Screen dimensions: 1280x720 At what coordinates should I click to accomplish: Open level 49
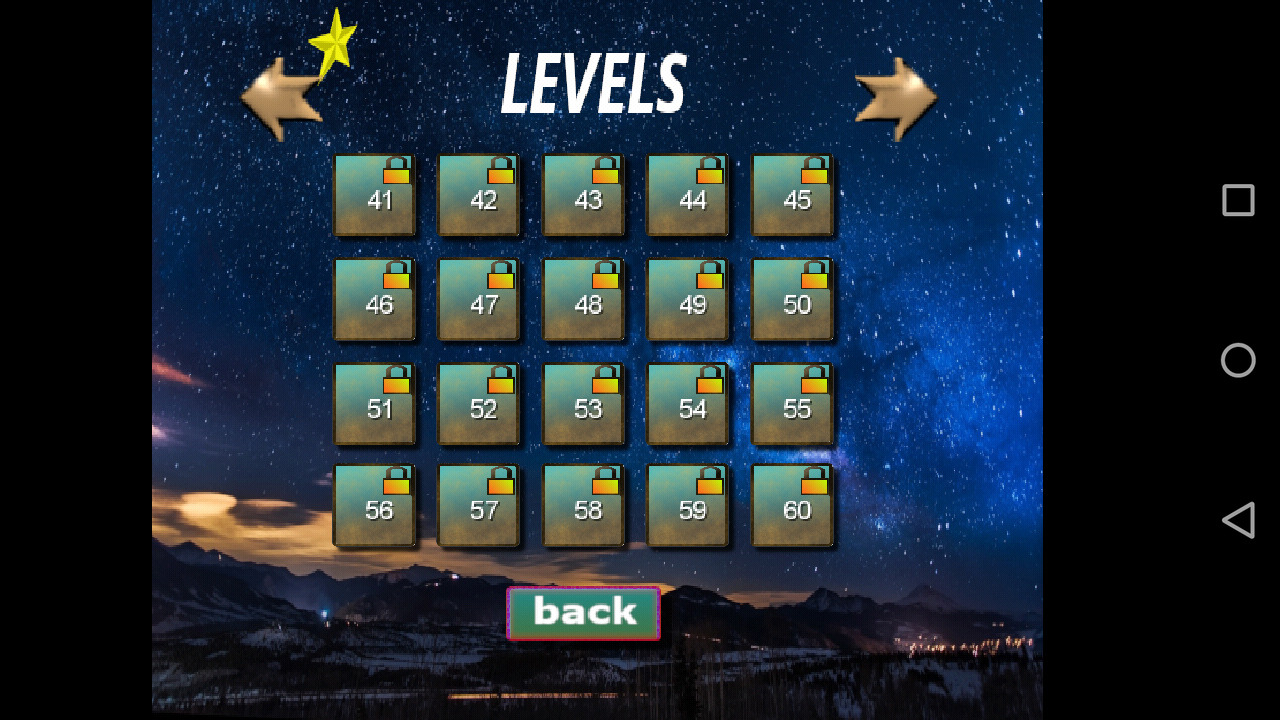[x=688, y=301]
